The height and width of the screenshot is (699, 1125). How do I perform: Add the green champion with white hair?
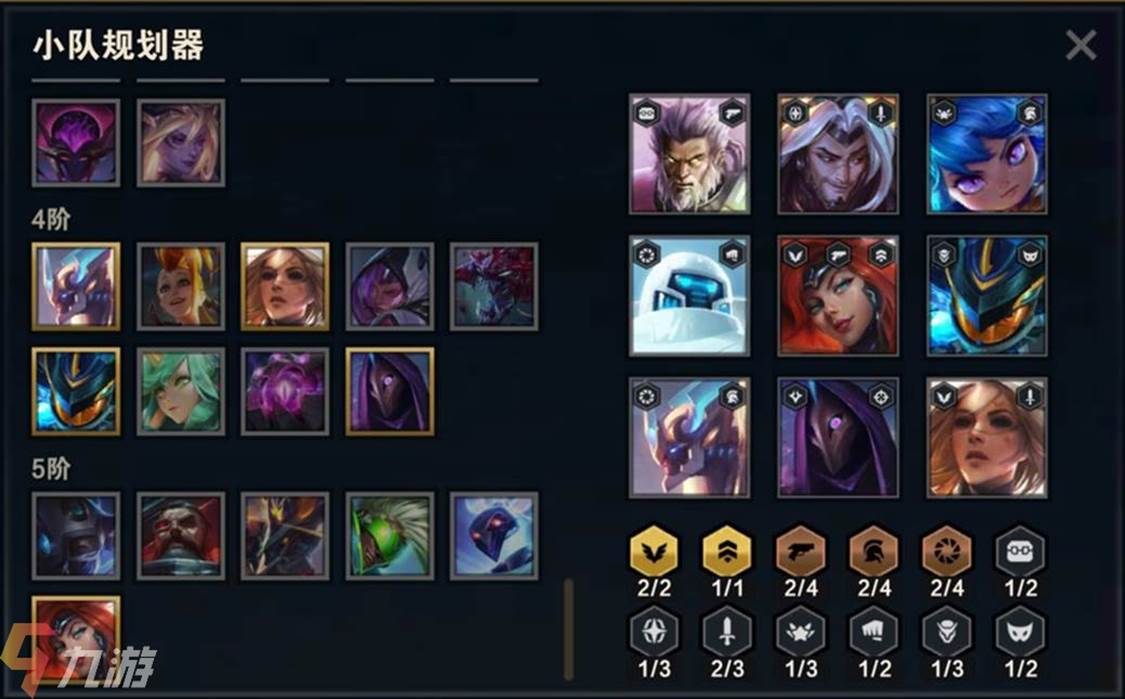pos(390,535)
